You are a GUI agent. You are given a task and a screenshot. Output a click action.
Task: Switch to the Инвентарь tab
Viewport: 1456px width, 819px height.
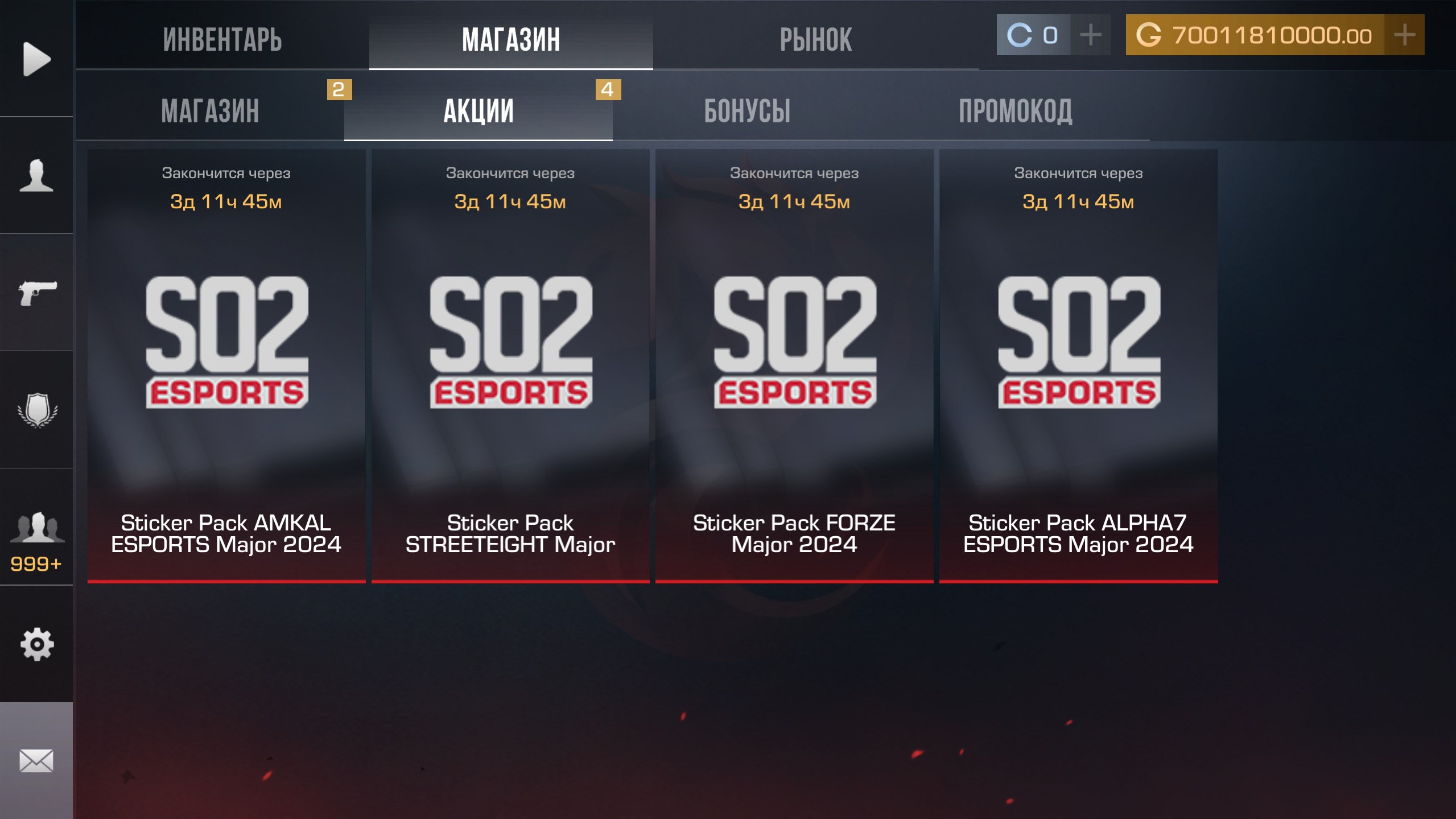point(222,40)
